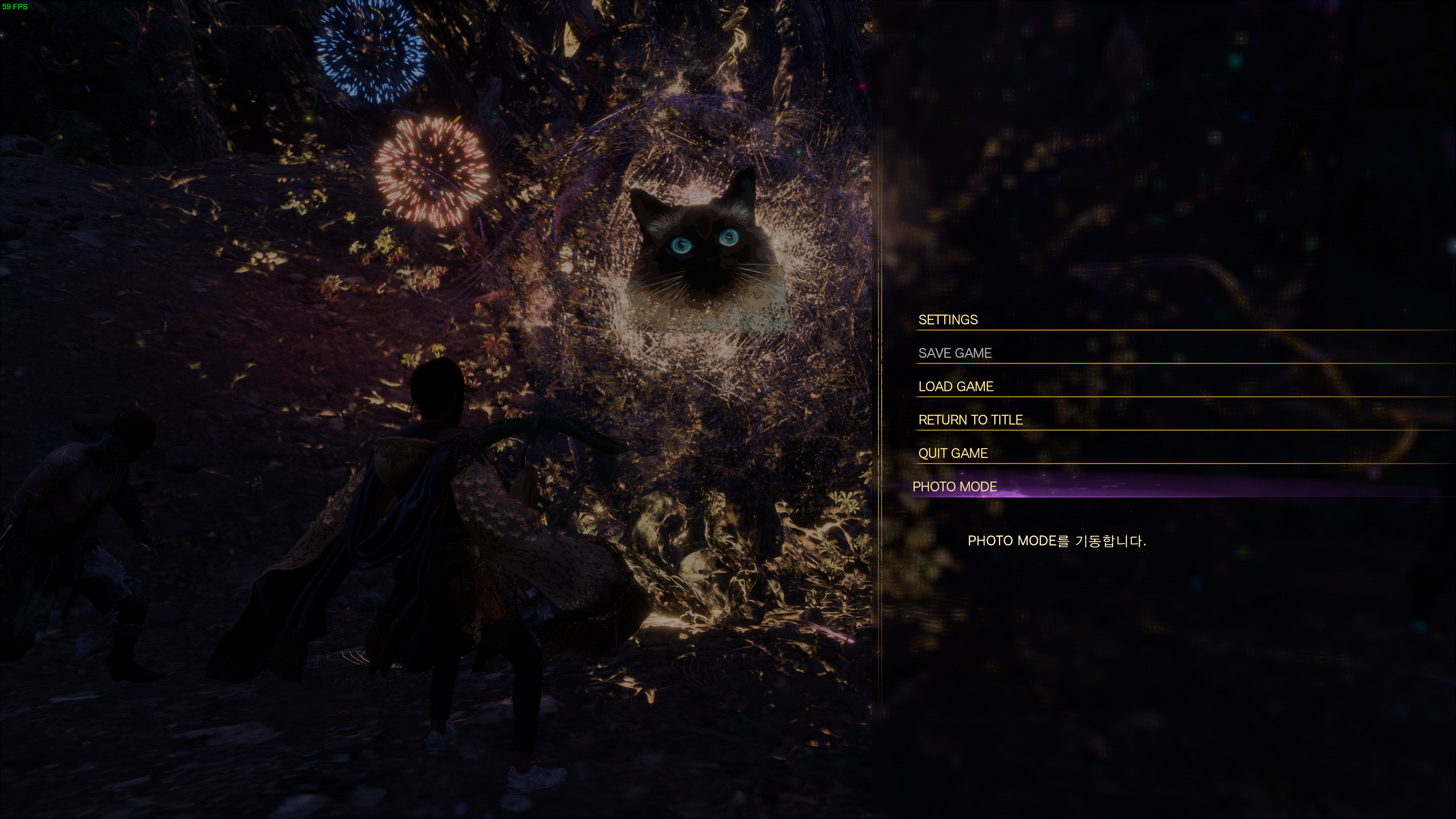Choose Quit Game
The height and width of the screenshot is (819, 1456).
coord(953,453)
